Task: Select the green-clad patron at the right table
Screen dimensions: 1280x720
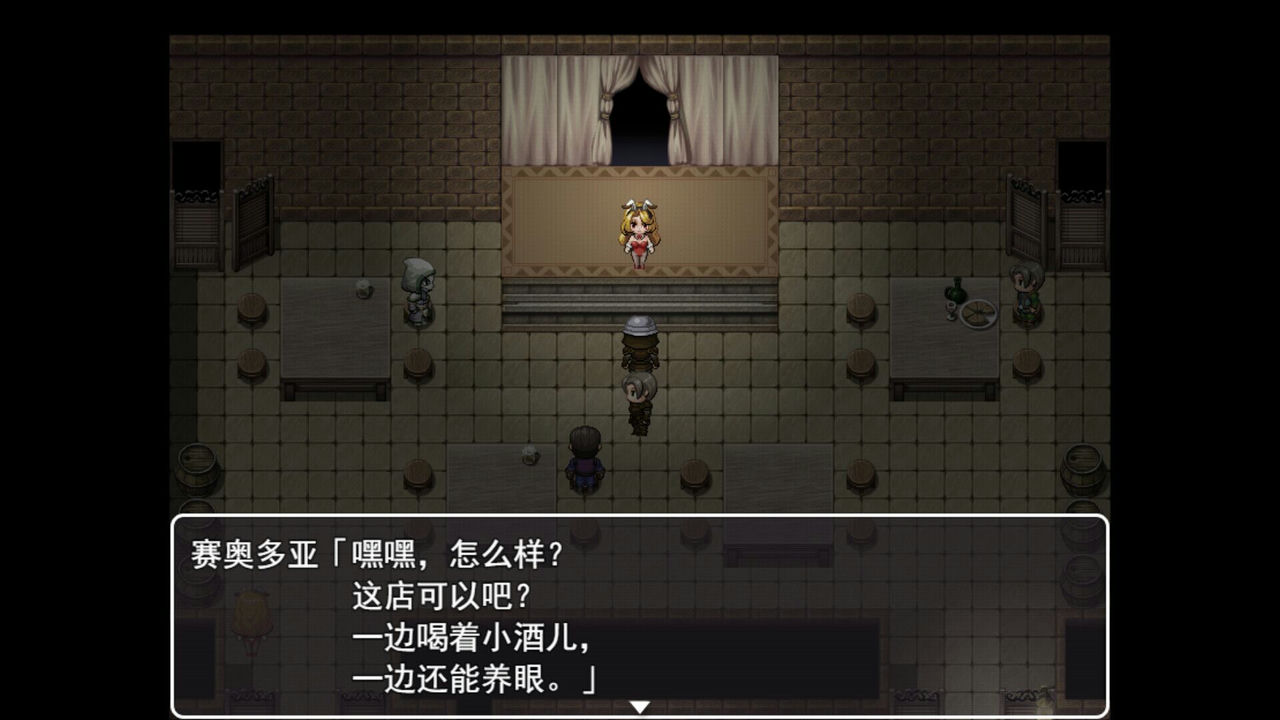Action: [1027, 295]
